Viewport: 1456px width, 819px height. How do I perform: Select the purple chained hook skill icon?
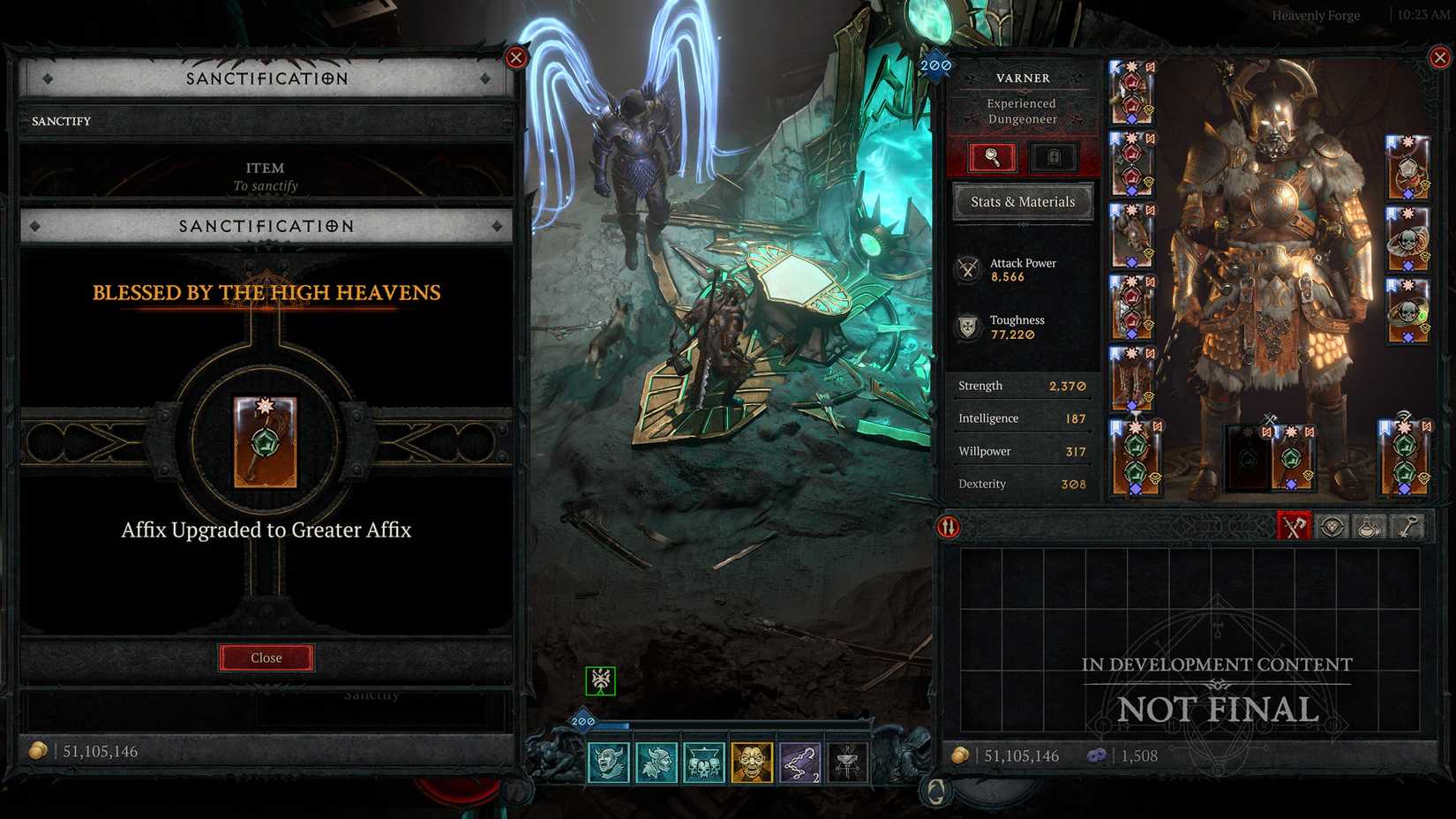coord(799,763)
